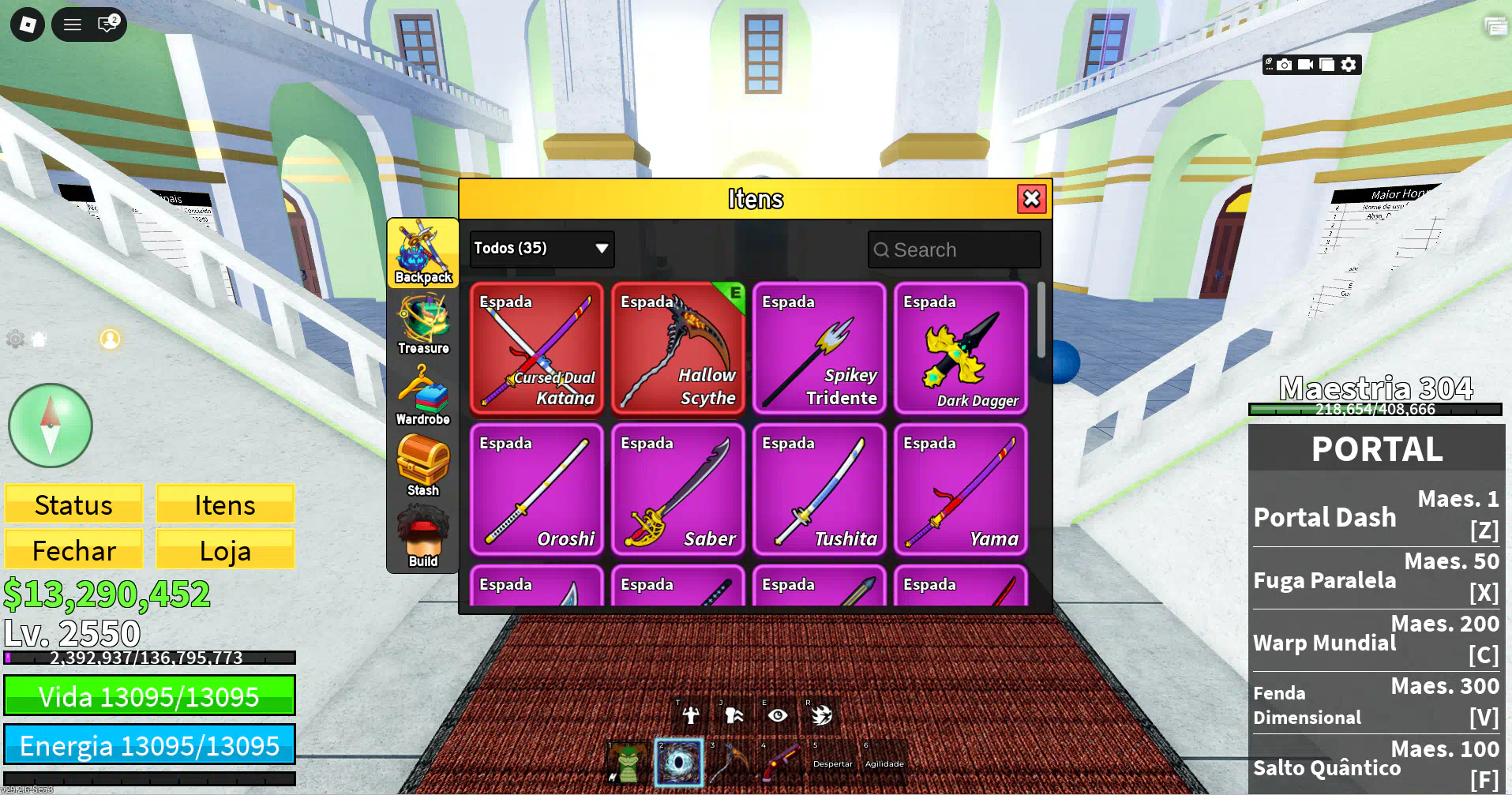Viewport: 1512px width, 795px height.
Task: Open the Todos (35) filter dropdown
Action: point(542,249)
